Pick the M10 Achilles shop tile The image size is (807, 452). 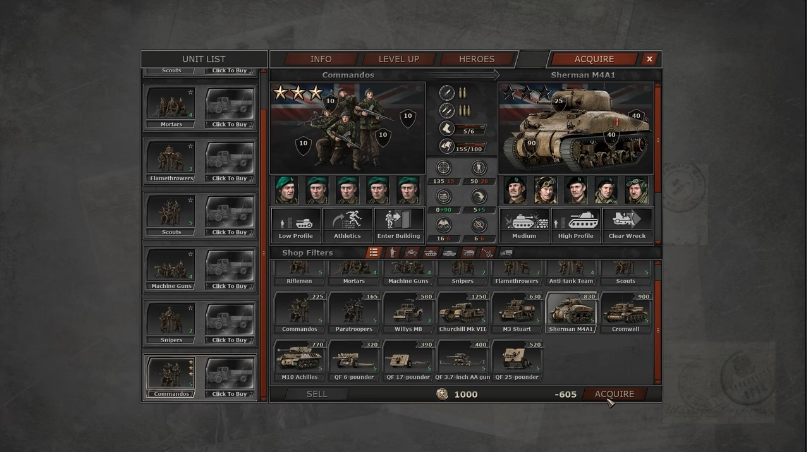tap(298, 360)
